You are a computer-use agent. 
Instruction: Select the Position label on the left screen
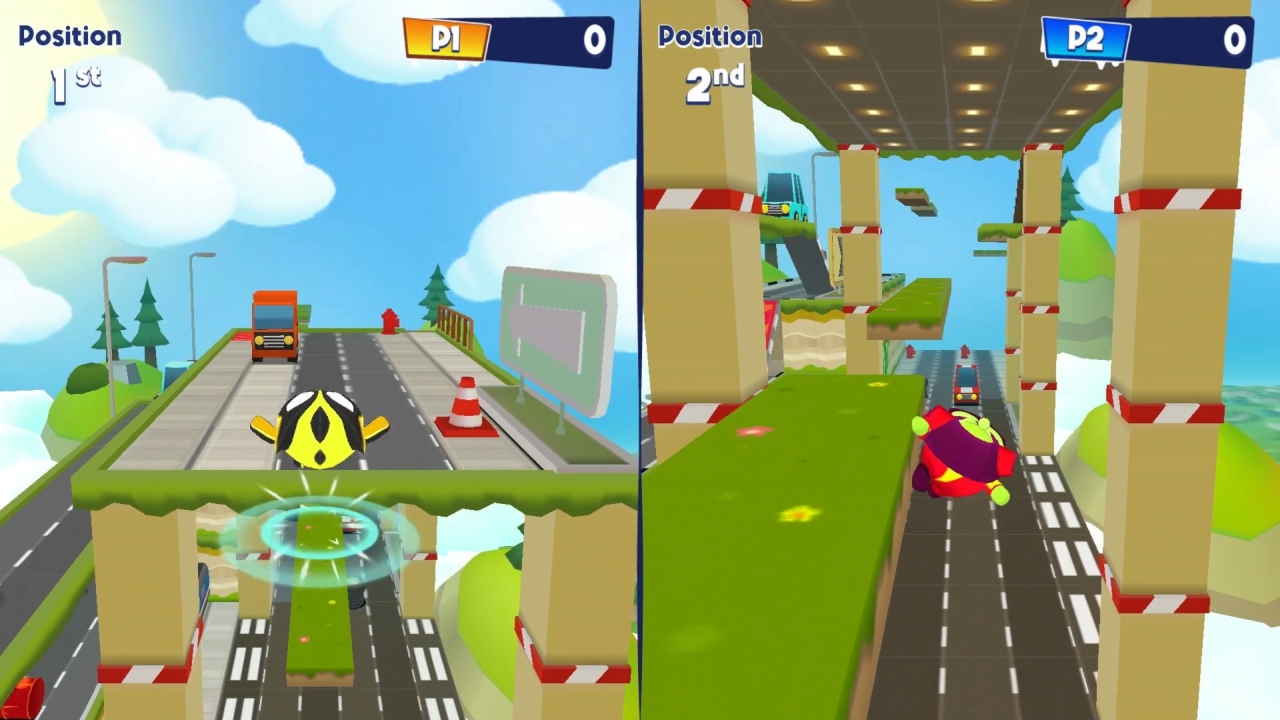68,34
